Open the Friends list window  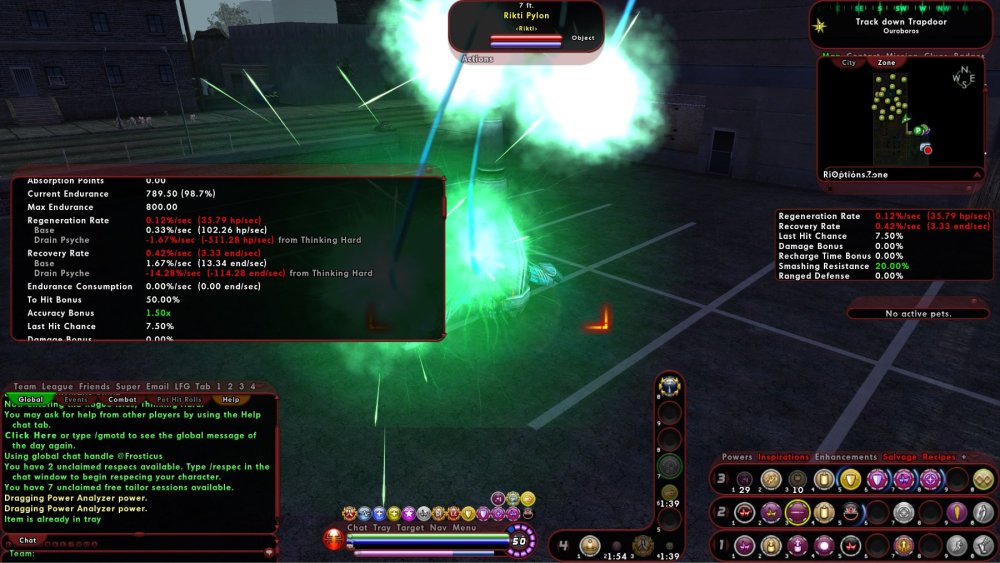tap(95, 386)
